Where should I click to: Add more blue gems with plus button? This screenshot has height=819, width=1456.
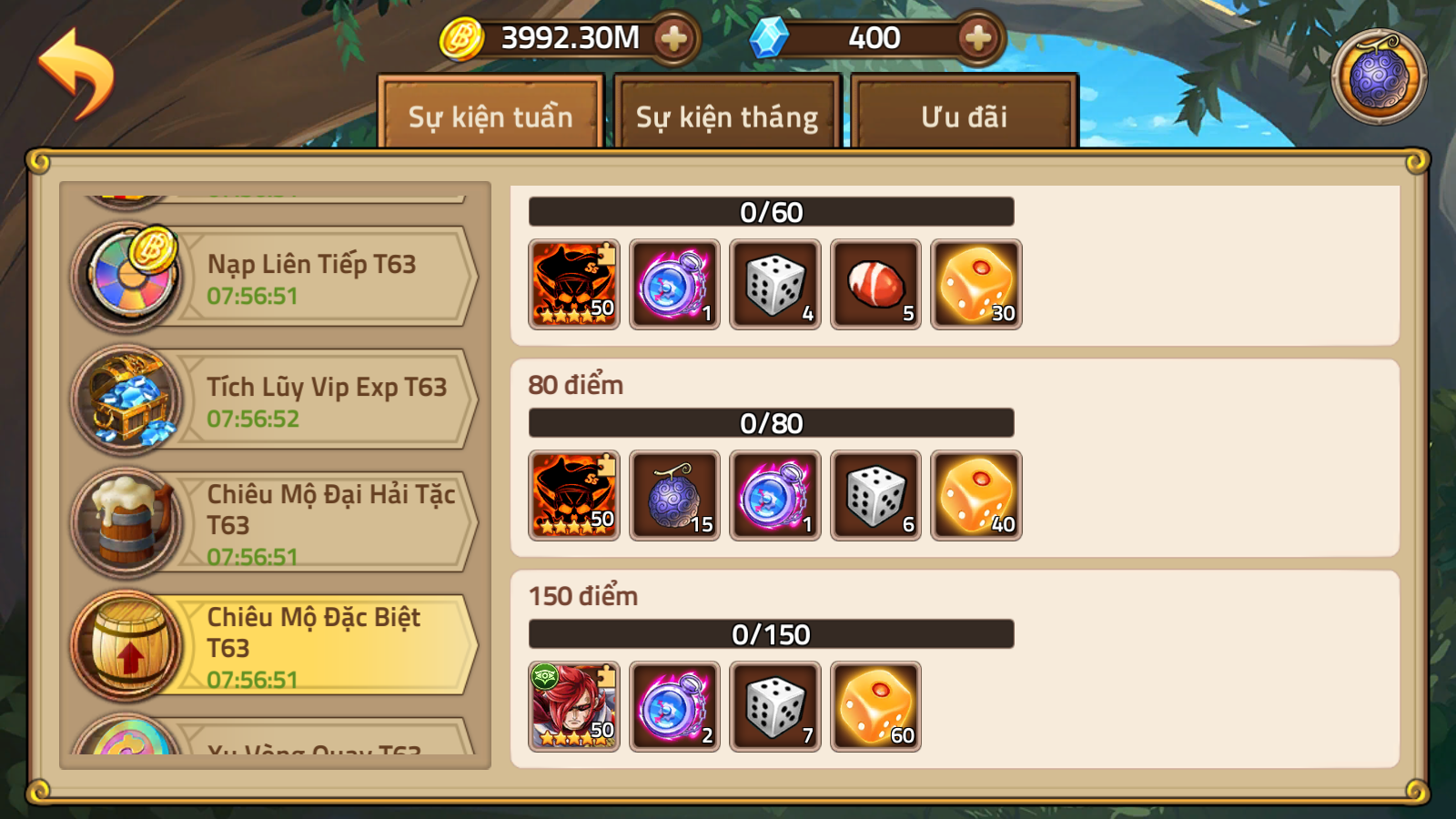click(x=978, y=38)
